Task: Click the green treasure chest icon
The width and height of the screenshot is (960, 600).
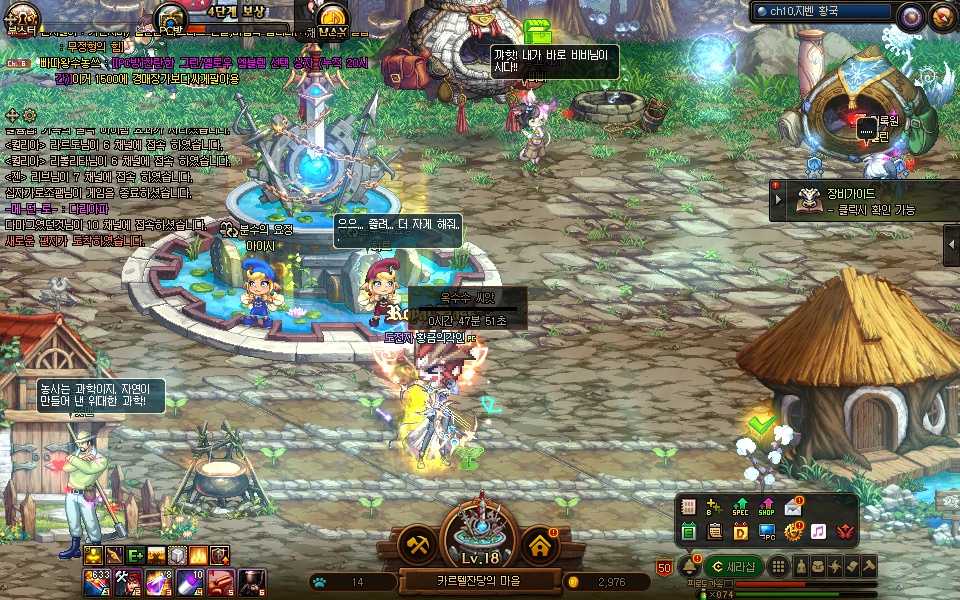Action: (x=538, y=31)
